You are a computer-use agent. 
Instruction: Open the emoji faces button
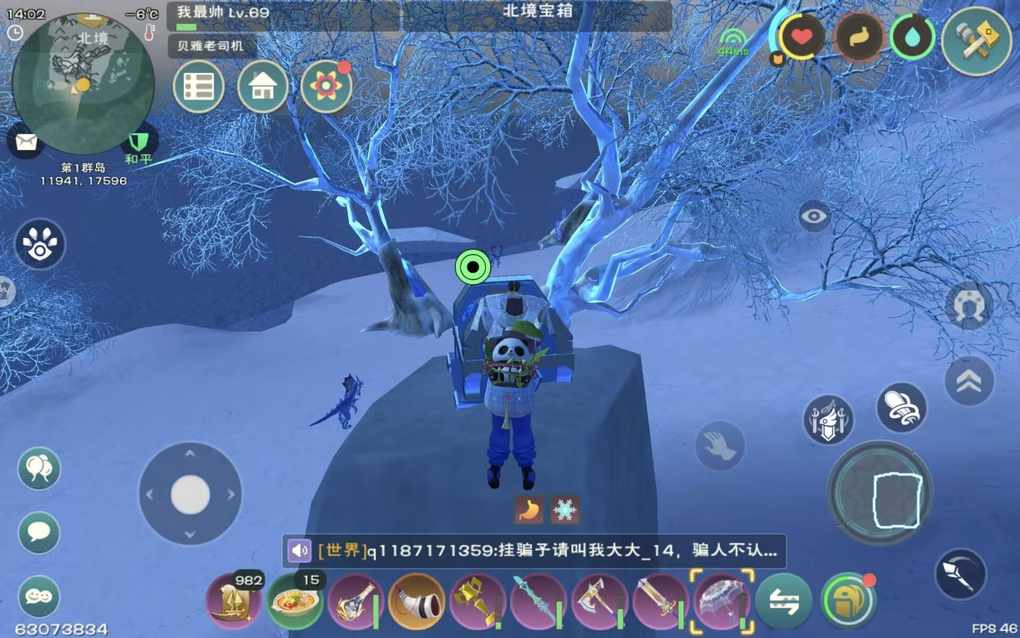[x=39, y=596]
